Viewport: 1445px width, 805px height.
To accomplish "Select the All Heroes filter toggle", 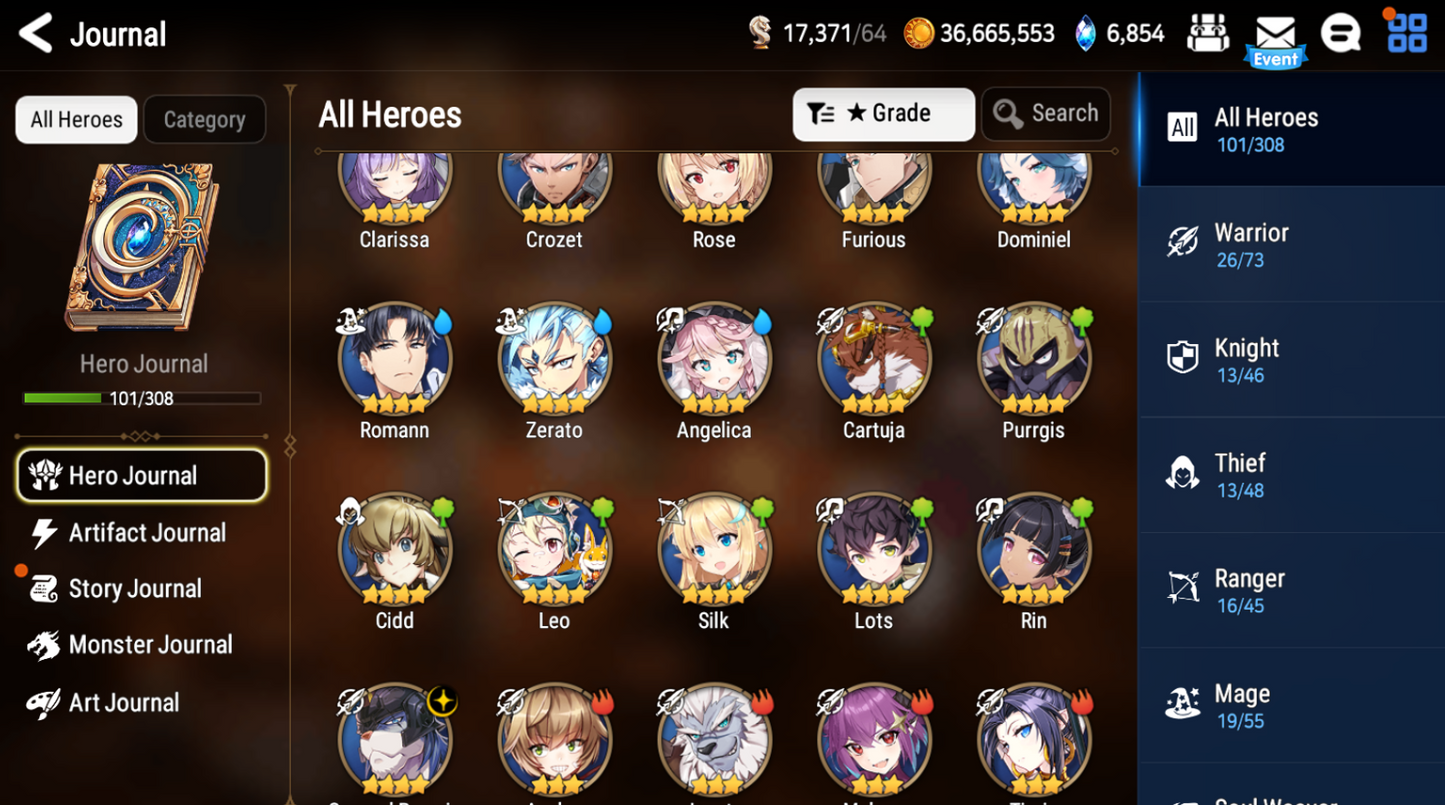I will pos(75,119).
